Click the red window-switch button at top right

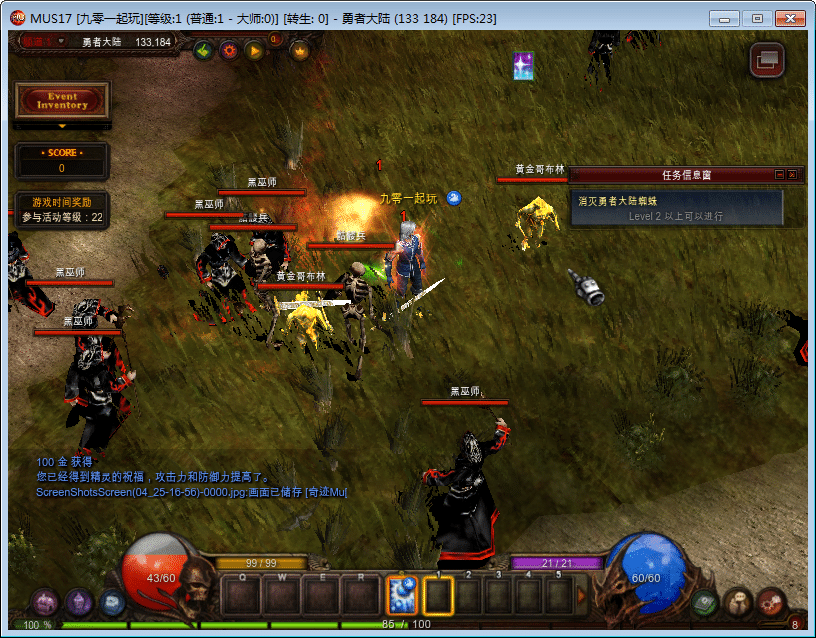point(767,60)
